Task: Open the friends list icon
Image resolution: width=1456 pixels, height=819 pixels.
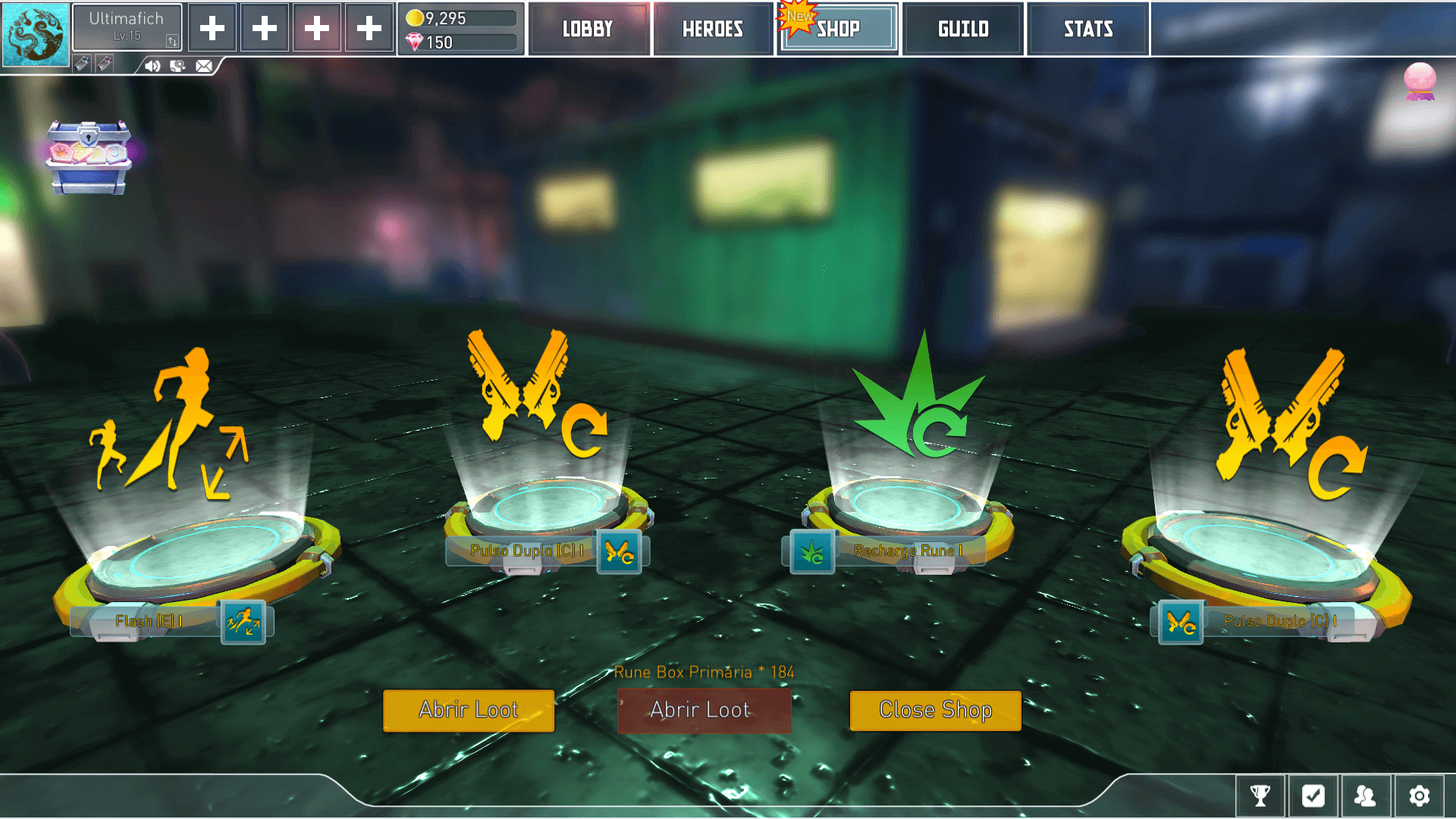Action: pos(1366,796)
